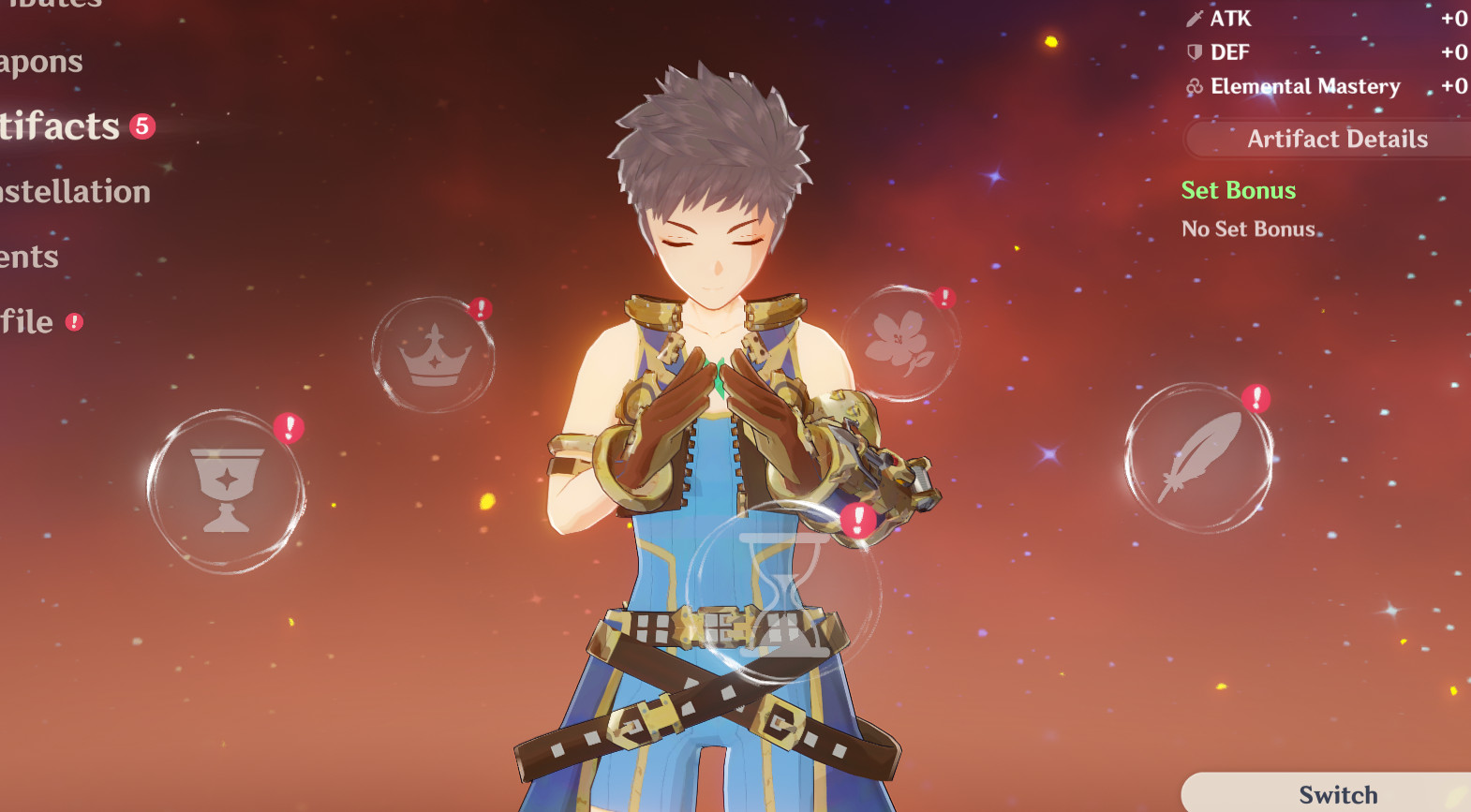Open the Profile tab
Viewport: 1471px width, 812px height.
(26, 321)
